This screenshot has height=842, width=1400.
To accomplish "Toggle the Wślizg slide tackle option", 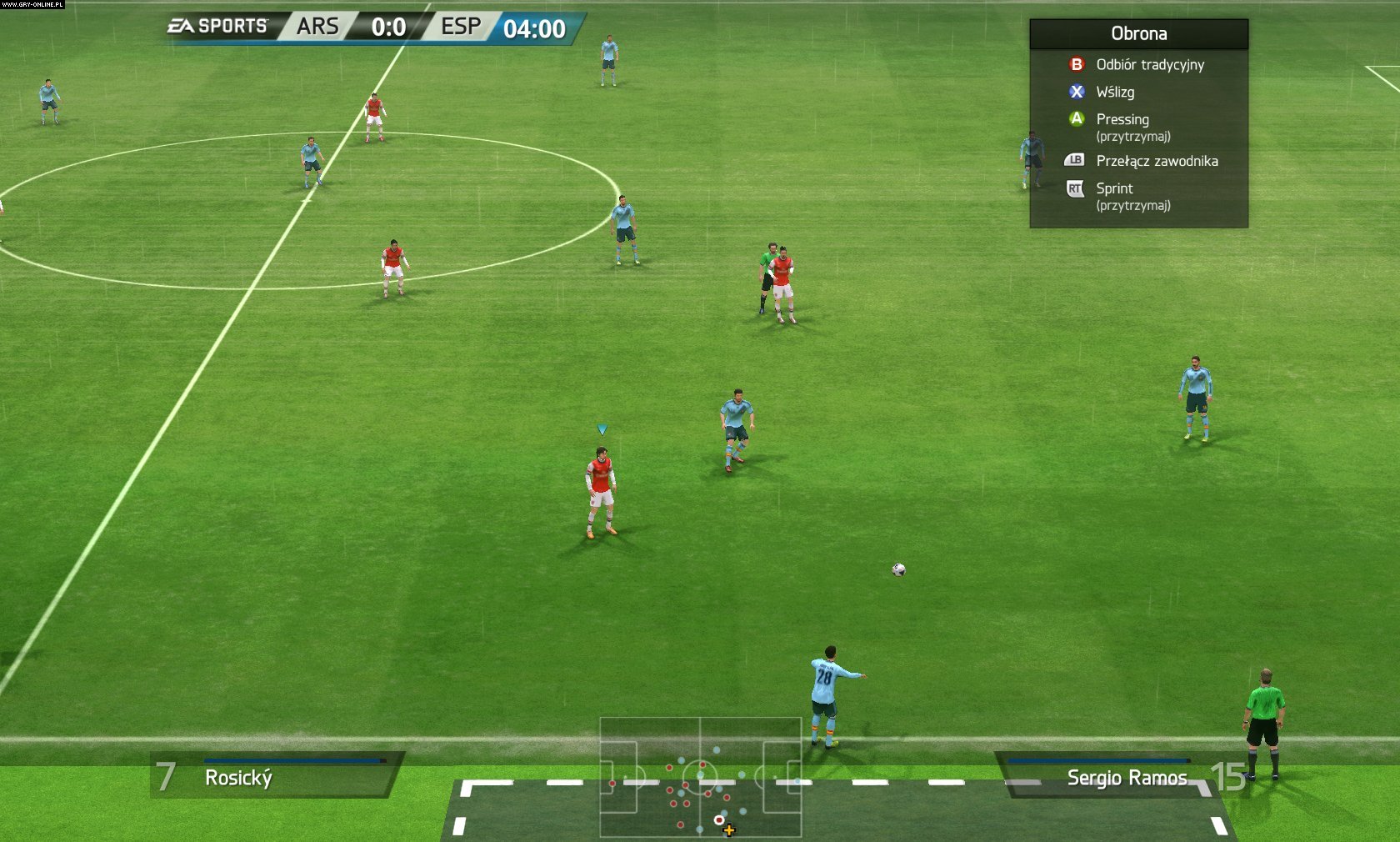I will 1114,92.
